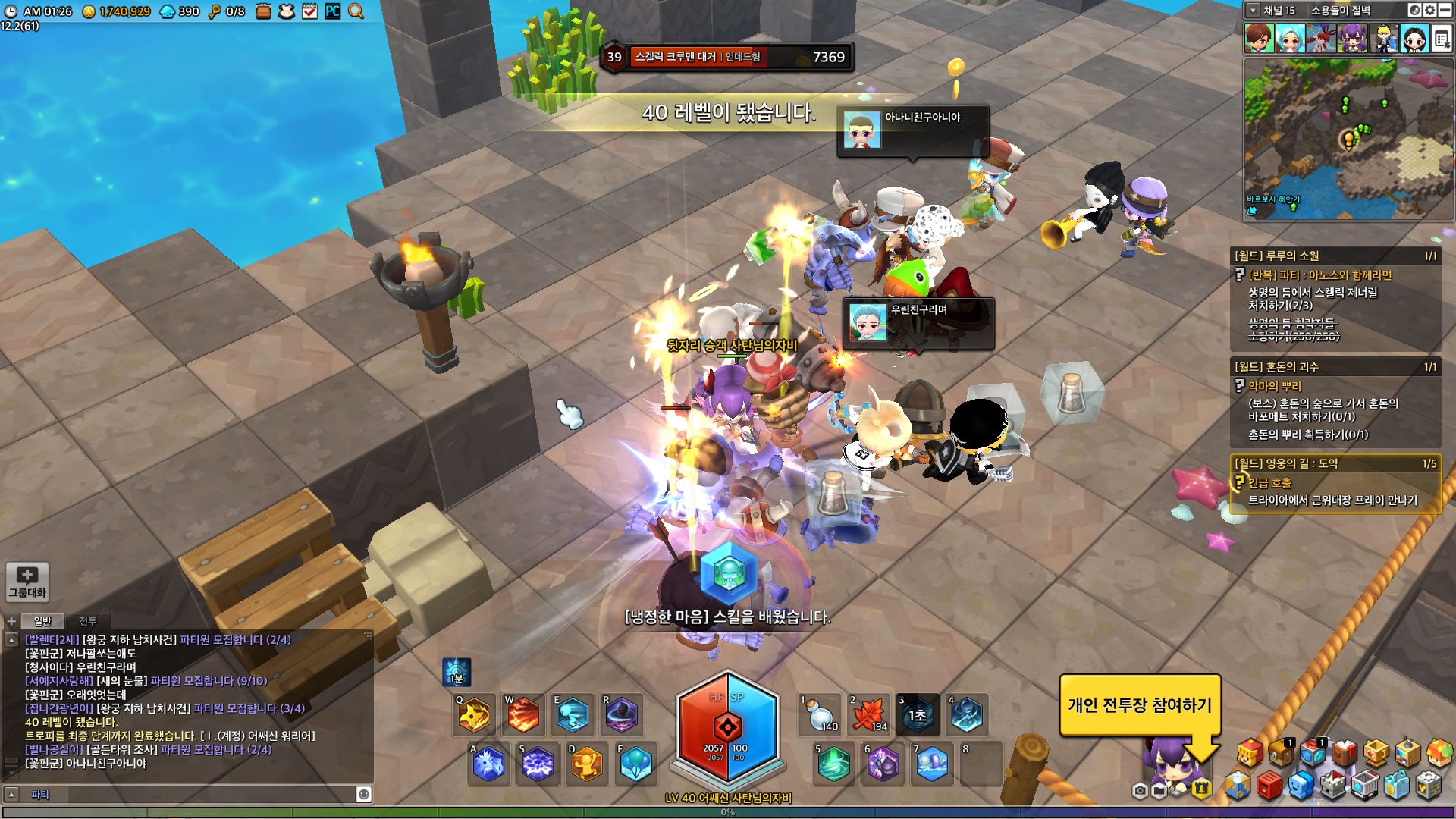Open the channel 15 dropdown
Image resolution: width=1456 pixels, height=819 pixels.
[x=1254, y=11]
